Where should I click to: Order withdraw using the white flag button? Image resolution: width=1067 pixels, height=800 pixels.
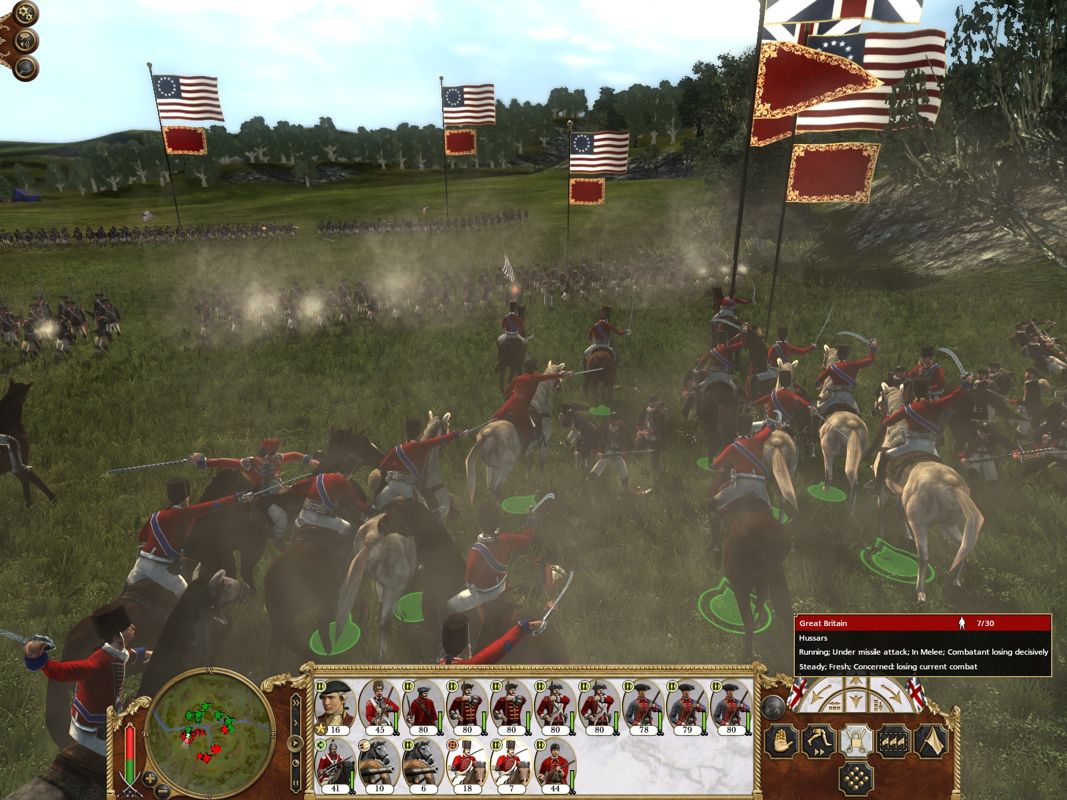coord(930,741)
